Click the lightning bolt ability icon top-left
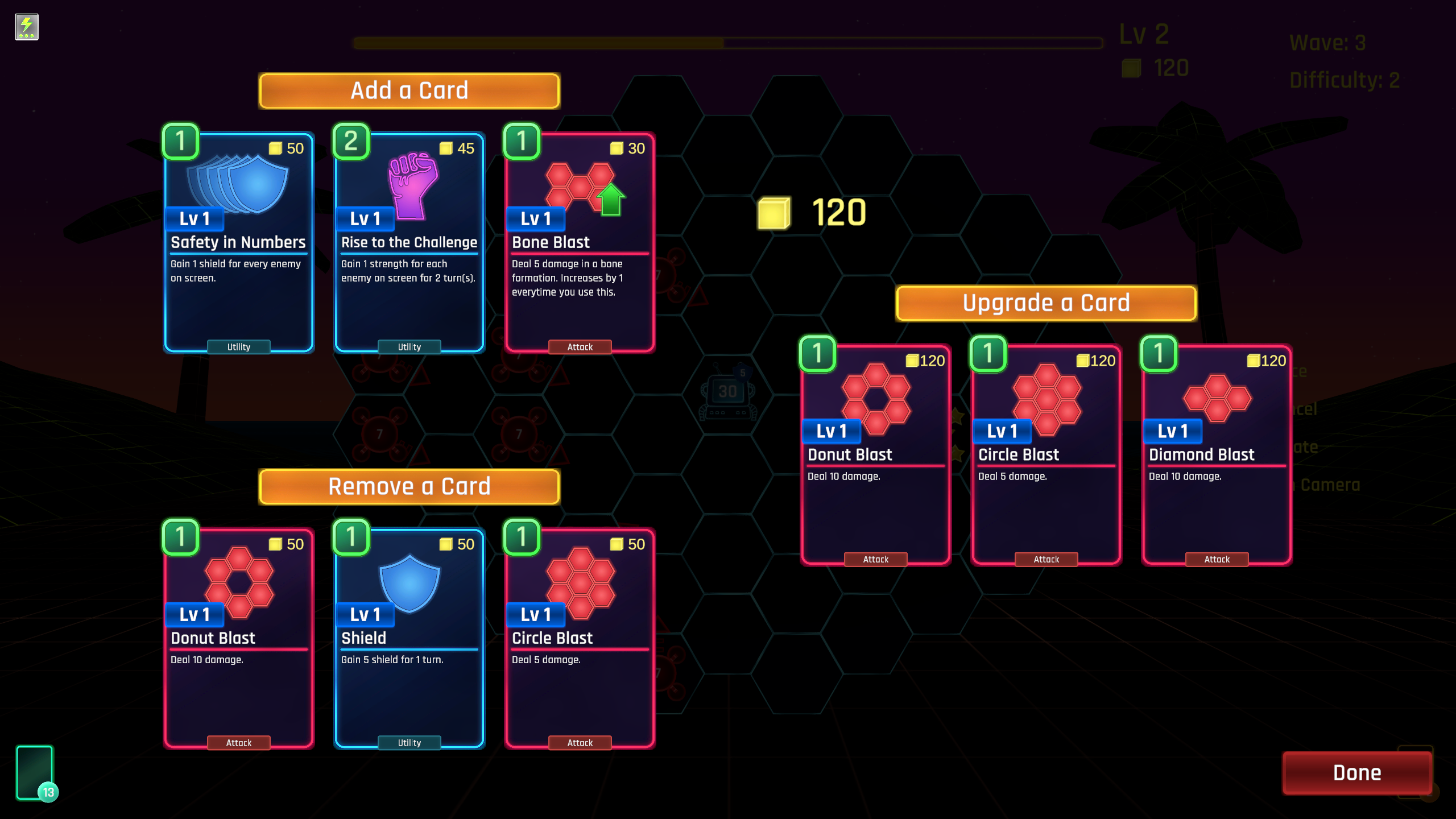This screenshot has height=819, width=1456. 26,25
